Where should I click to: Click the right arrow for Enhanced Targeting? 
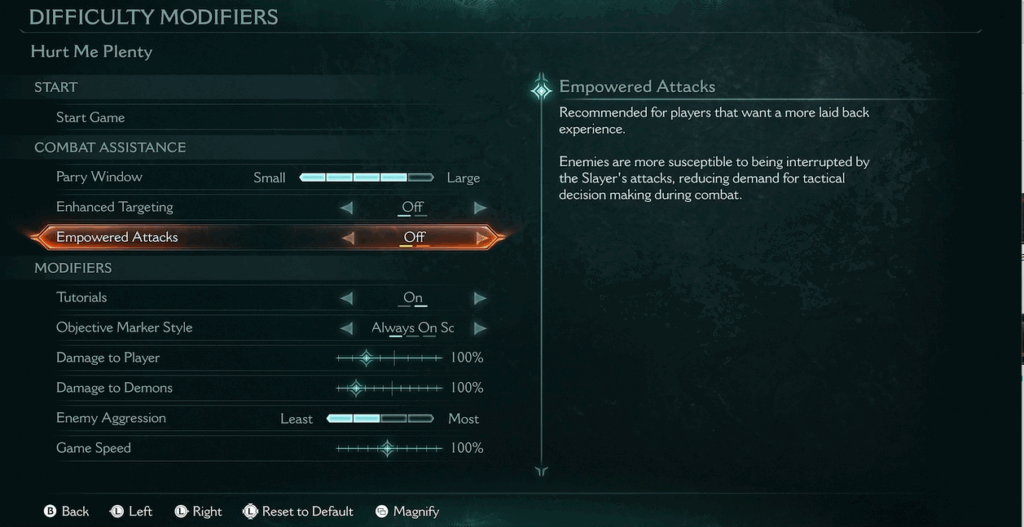tap(480, 208)
